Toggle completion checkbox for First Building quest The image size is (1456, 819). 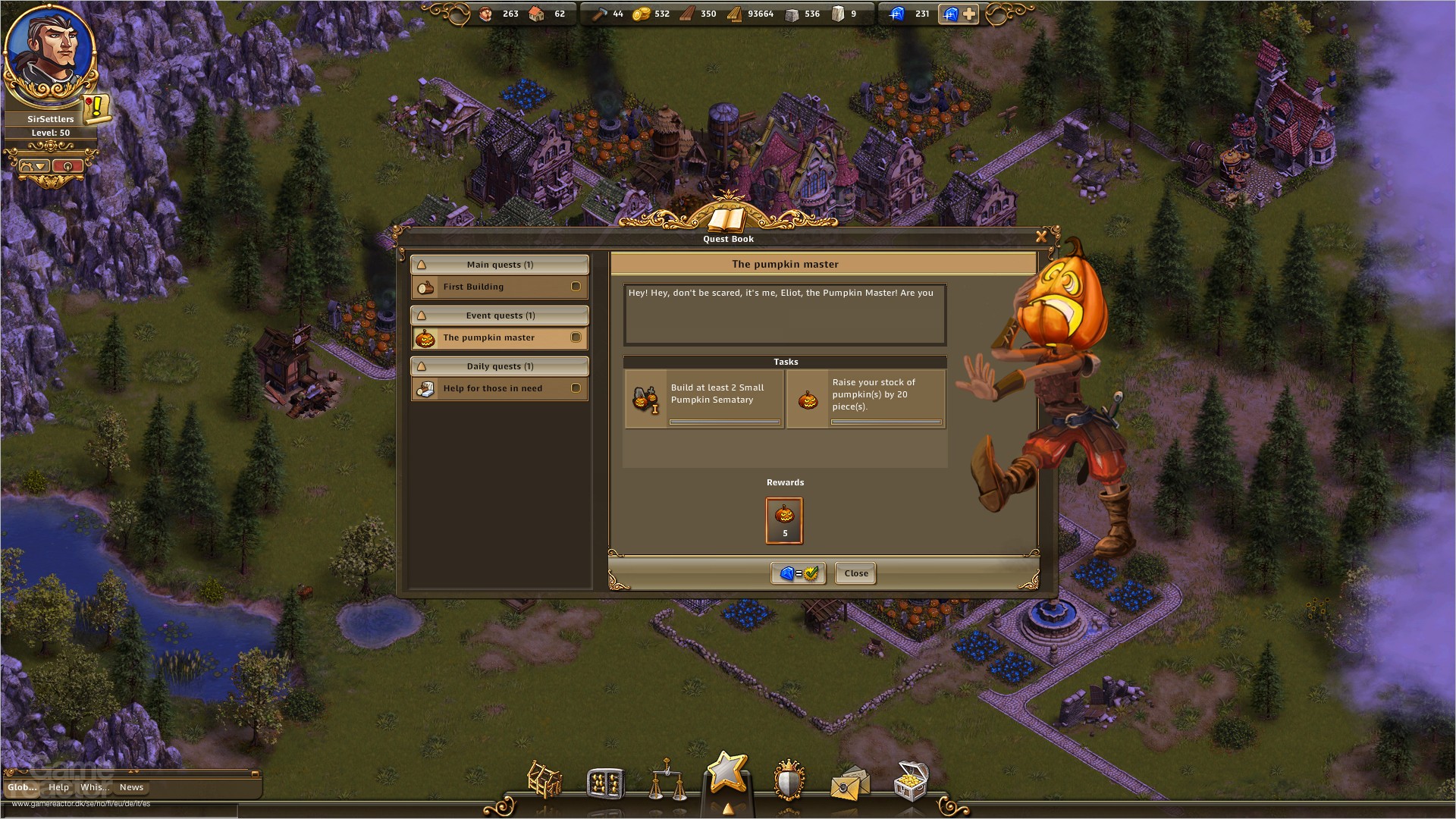576,287
